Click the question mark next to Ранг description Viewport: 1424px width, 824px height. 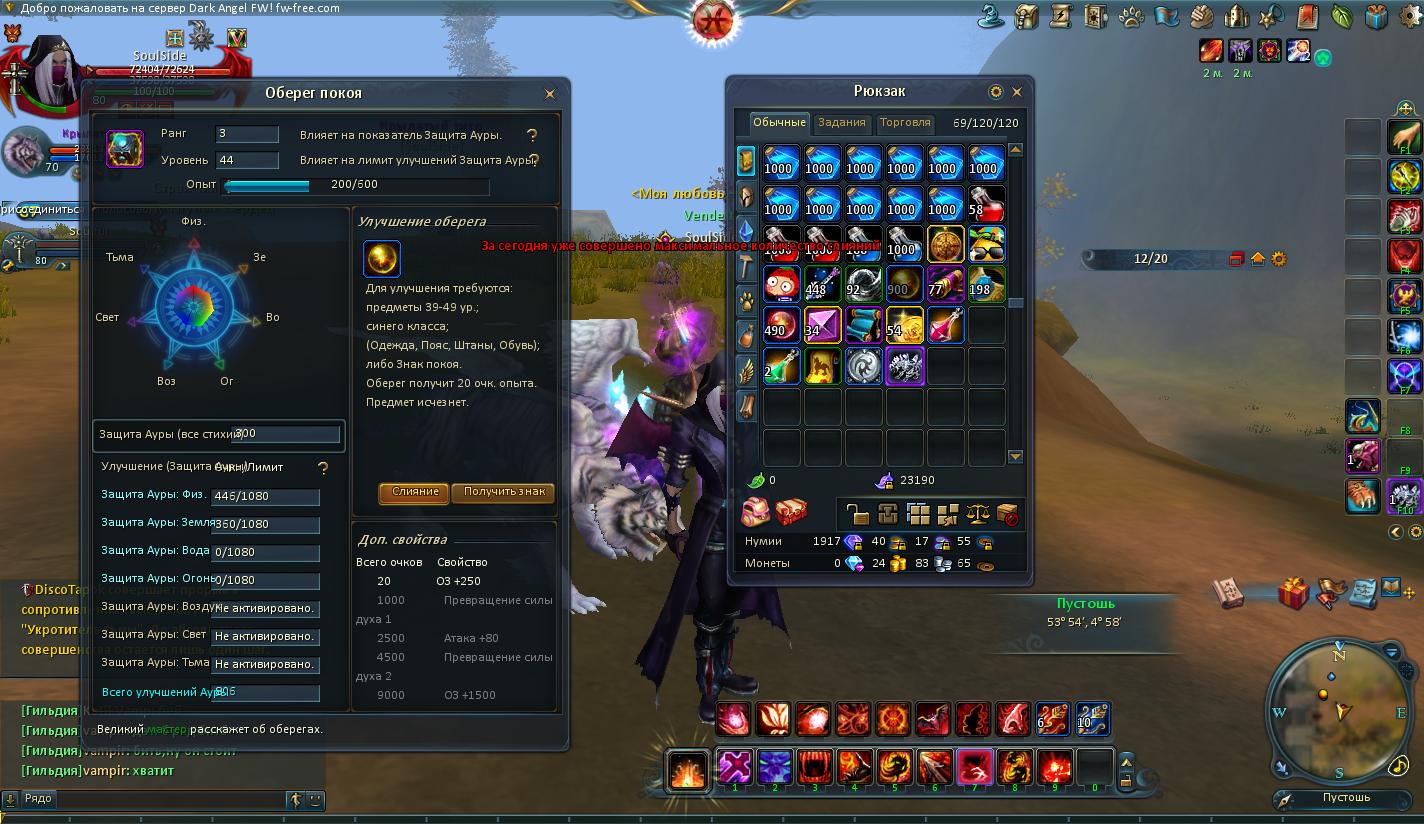532,135
